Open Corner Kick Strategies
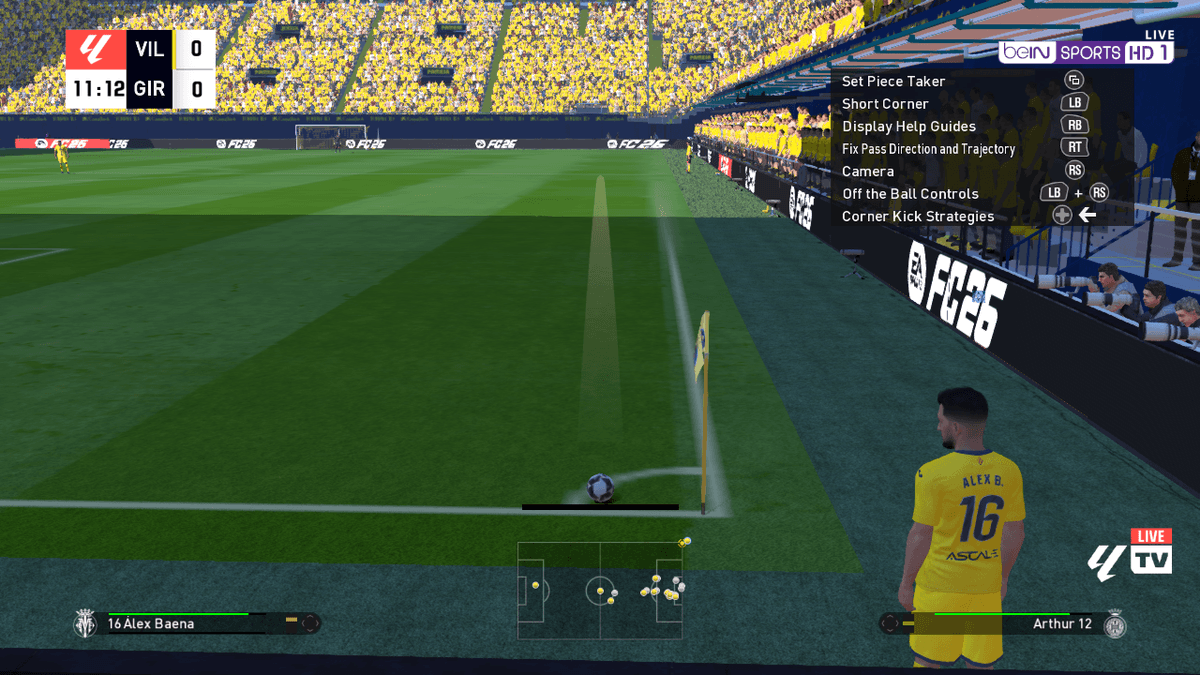This screenshot has width=1200, height=675. [918, 216]
